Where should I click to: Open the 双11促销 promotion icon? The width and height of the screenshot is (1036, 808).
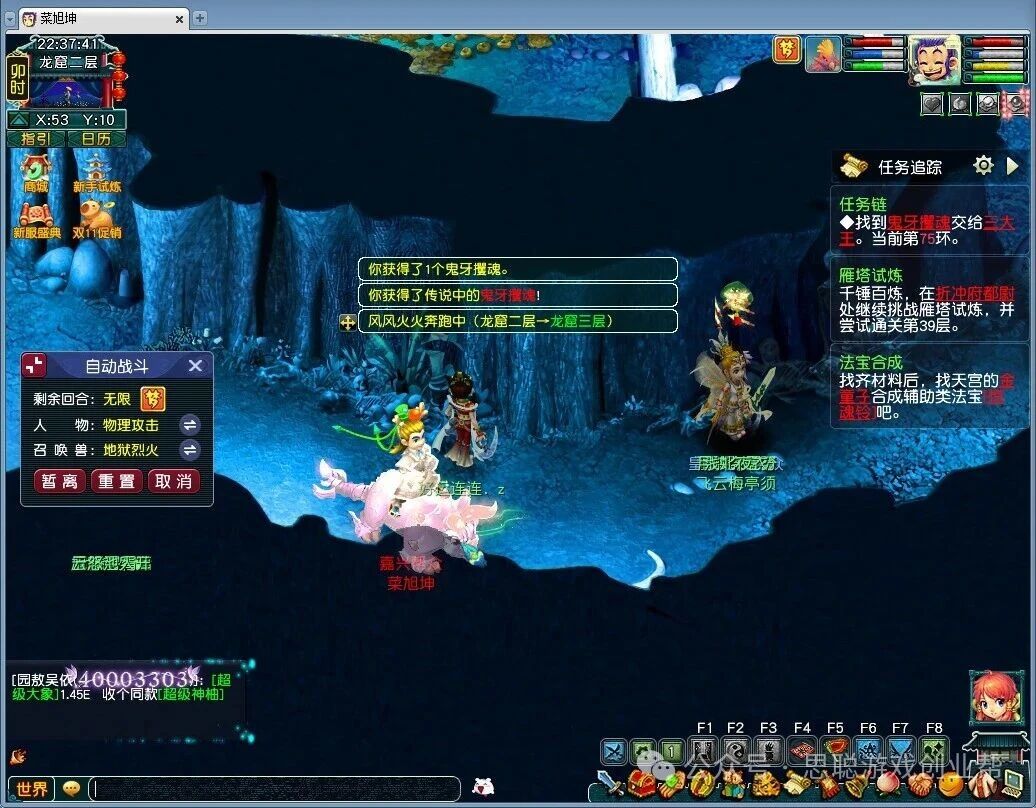[x=97, y=216]
